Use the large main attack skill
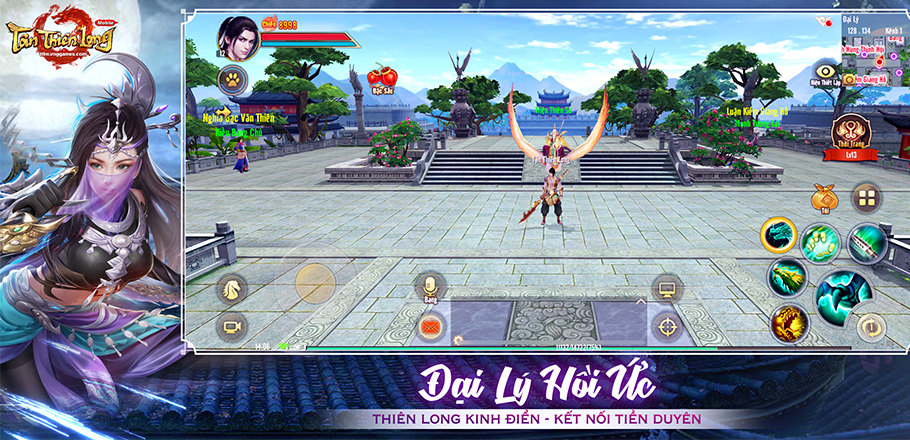910x440 pixels. 842,292
